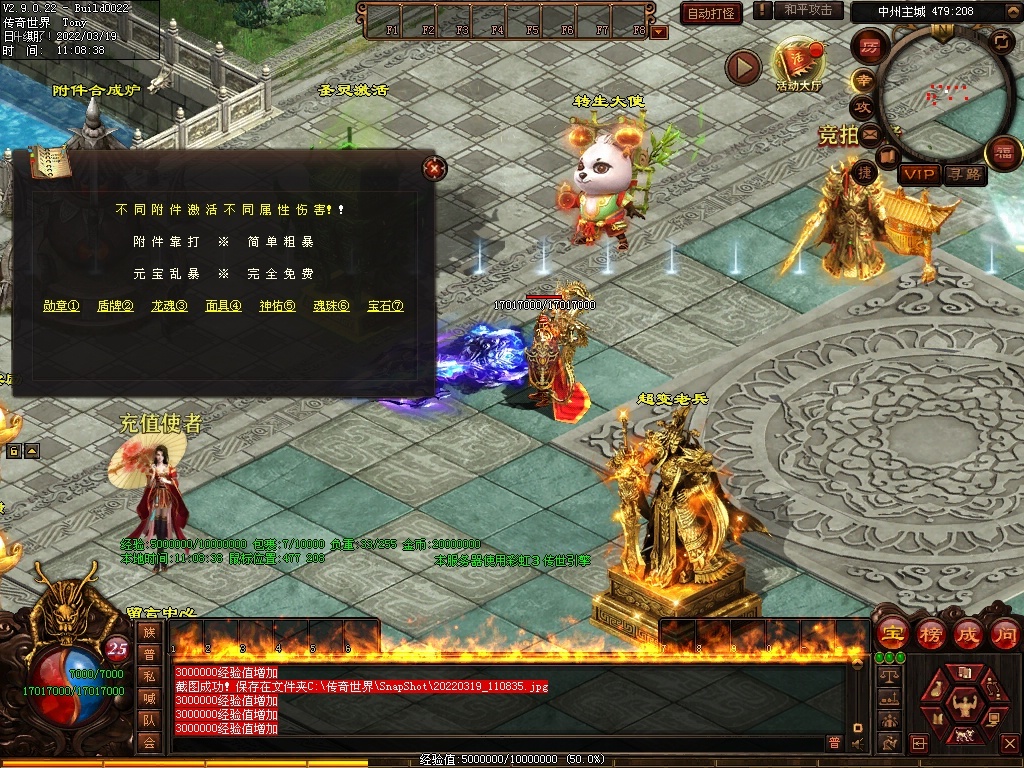This screenshot has height=768, width=1024.
Task: Toggle 自动打怪 auto-fight button
Action: pos(711,13)
